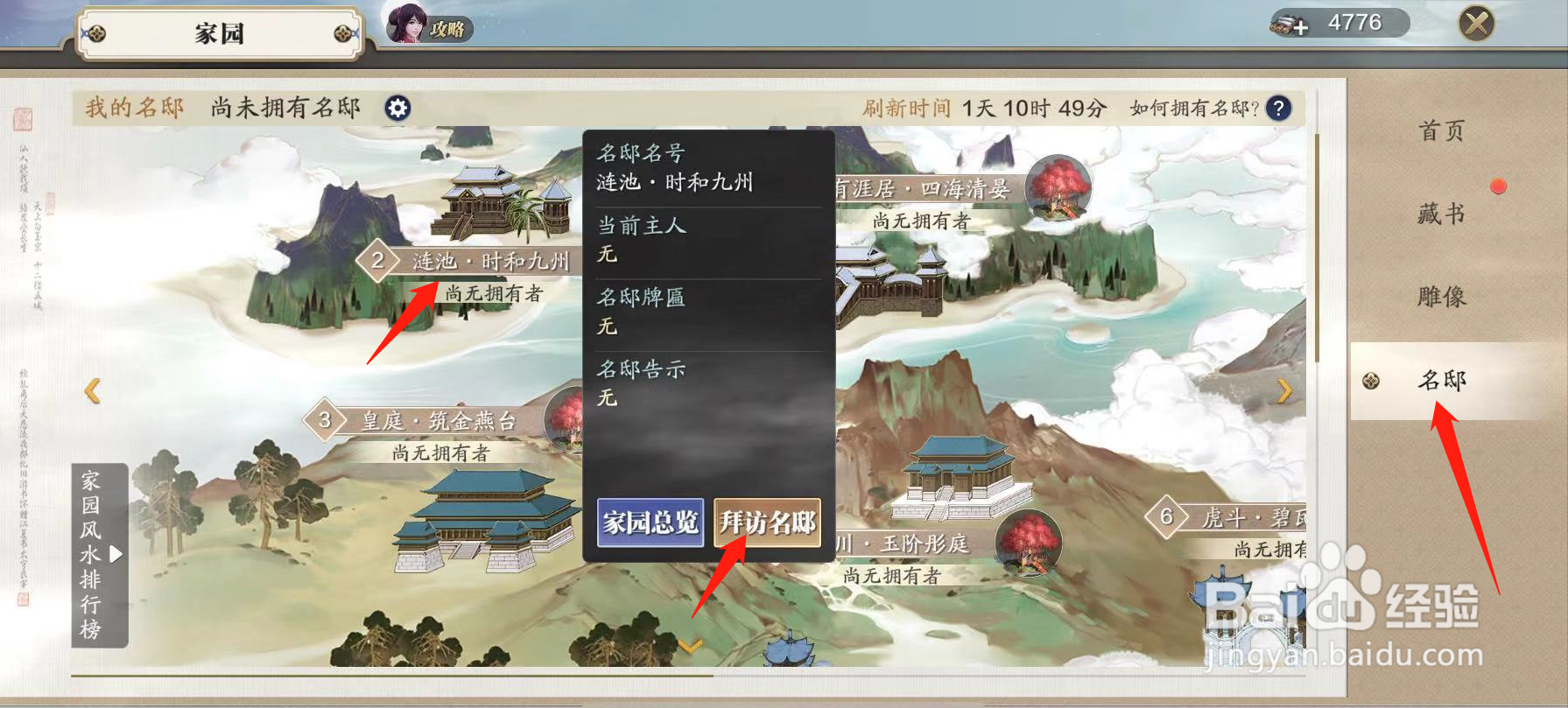Screen dimensions: 1568x708
Task: Click the 如何拥有名邸 question mark help icon
Action: tap(1279, 108)
